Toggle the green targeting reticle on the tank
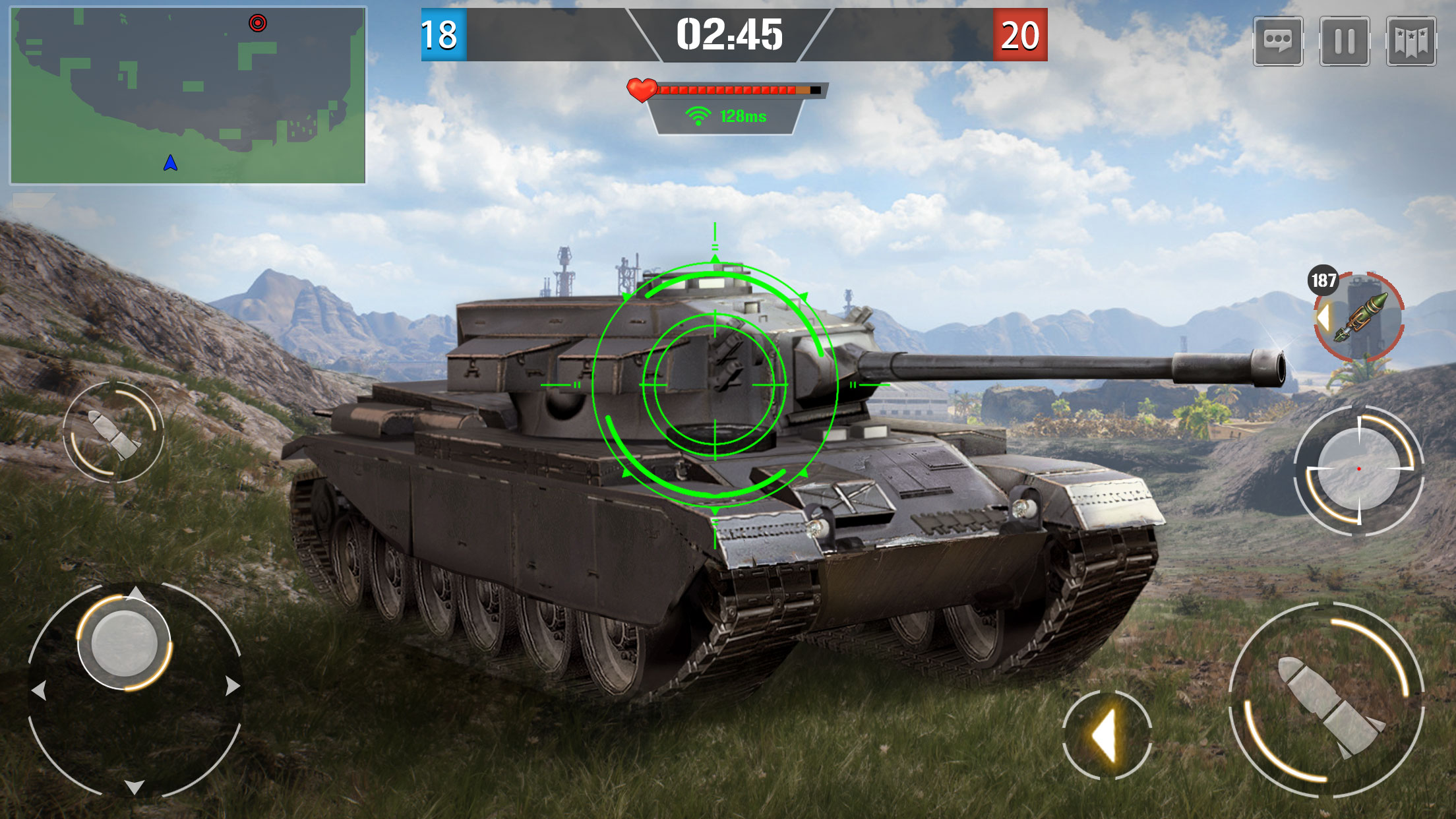Screen dimensions: 1456x819 click(713, 384)
